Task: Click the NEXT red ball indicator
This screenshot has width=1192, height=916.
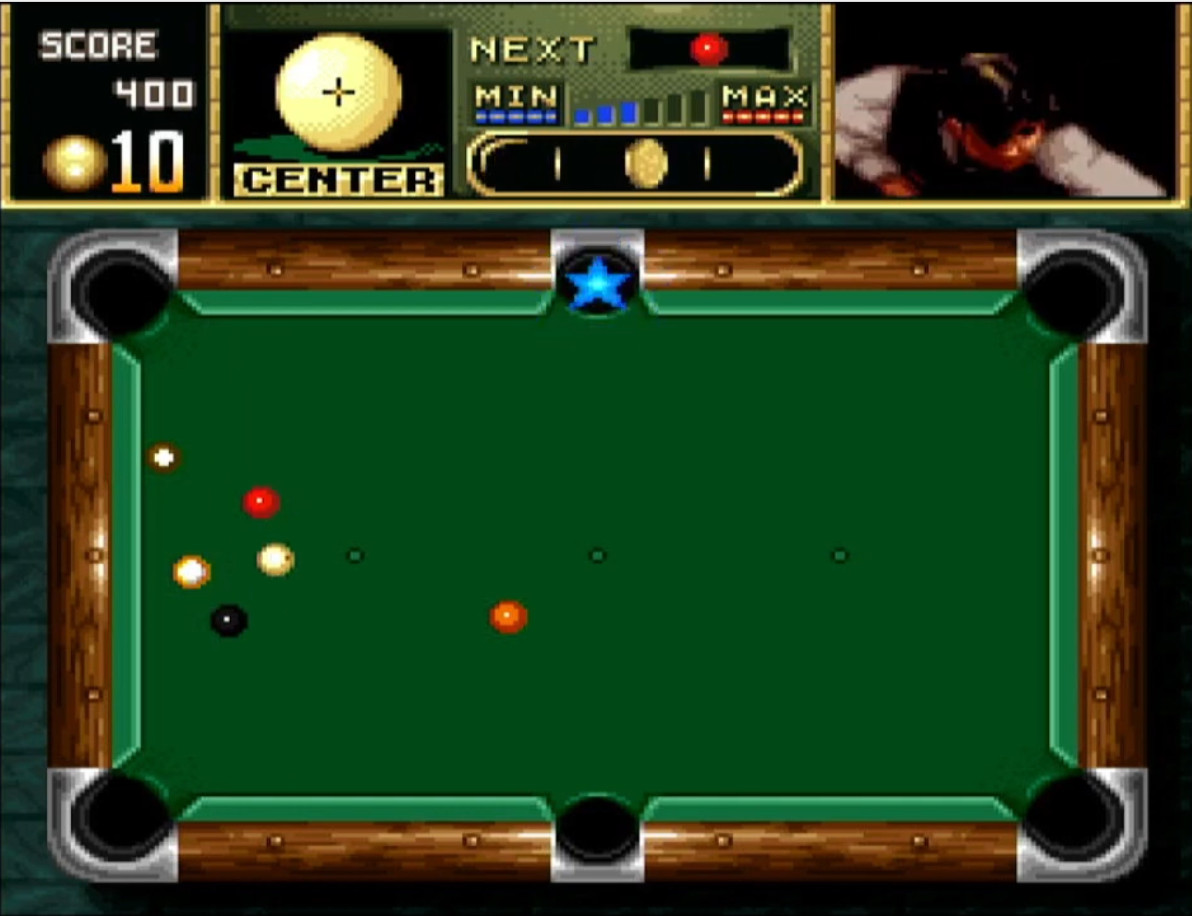Action: coord(709,48)
